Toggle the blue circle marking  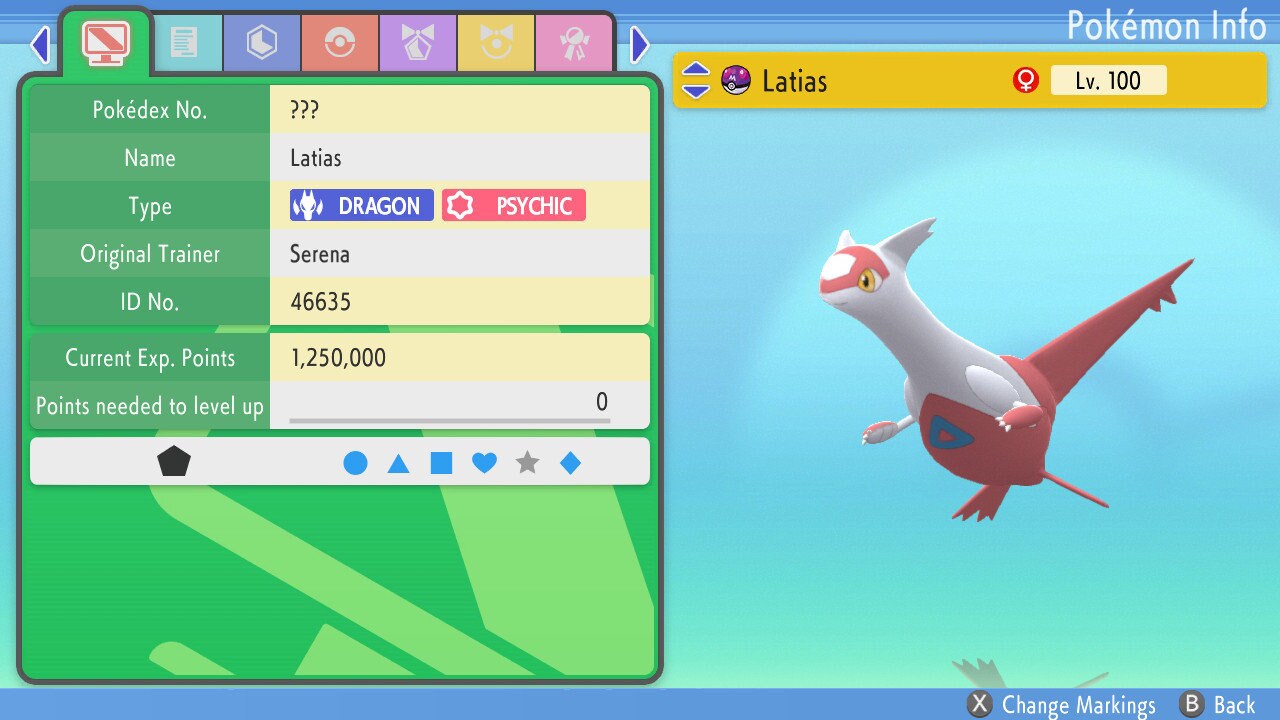(x=355, y=463)
